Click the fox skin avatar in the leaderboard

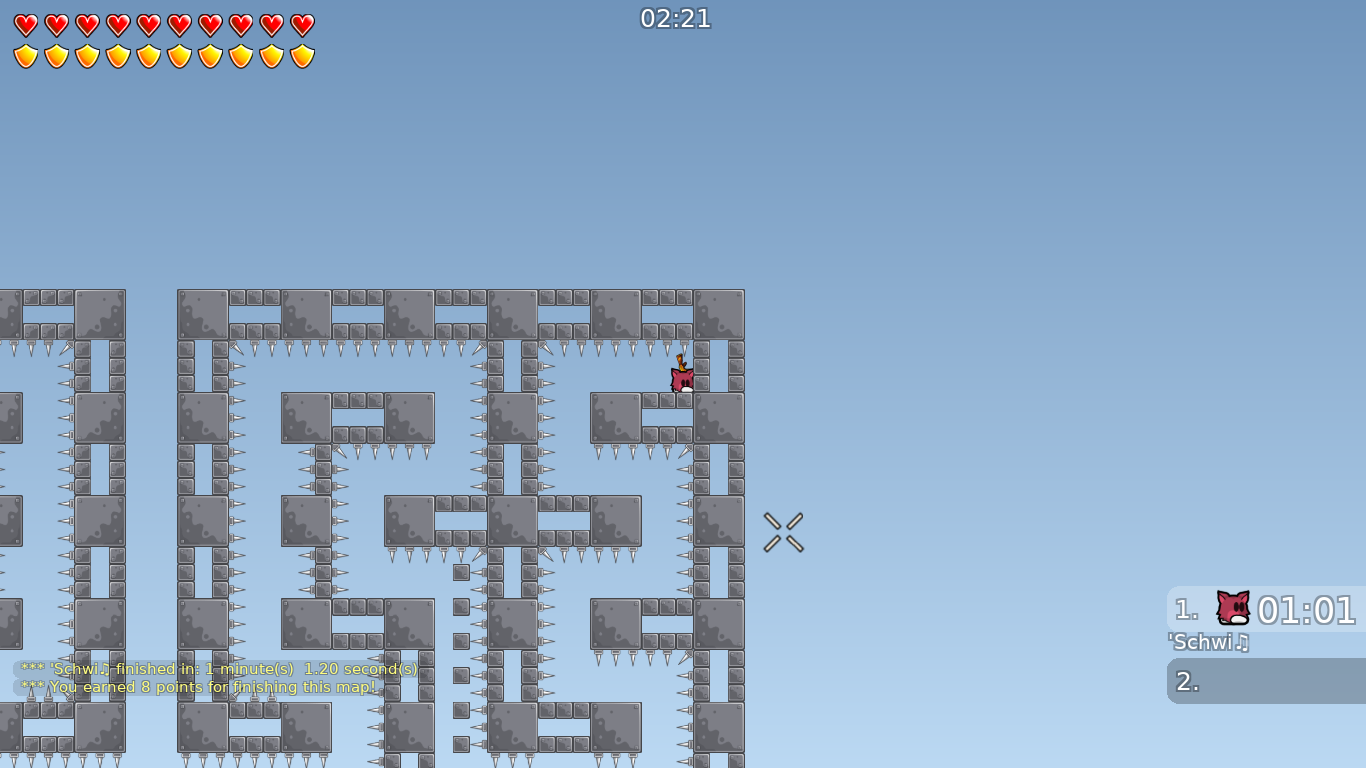tap(1231, 608)
